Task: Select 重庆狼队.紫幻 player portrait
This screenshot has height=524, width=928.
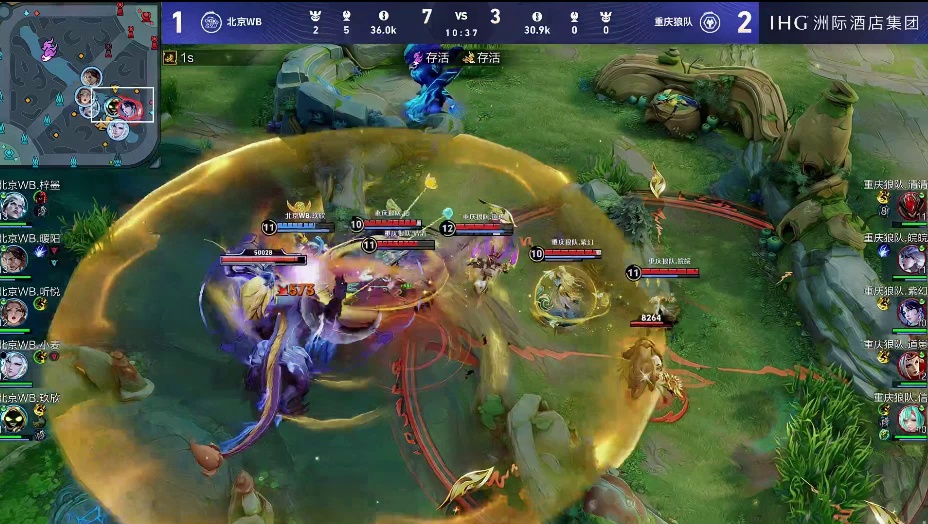Action: (911, 313)
